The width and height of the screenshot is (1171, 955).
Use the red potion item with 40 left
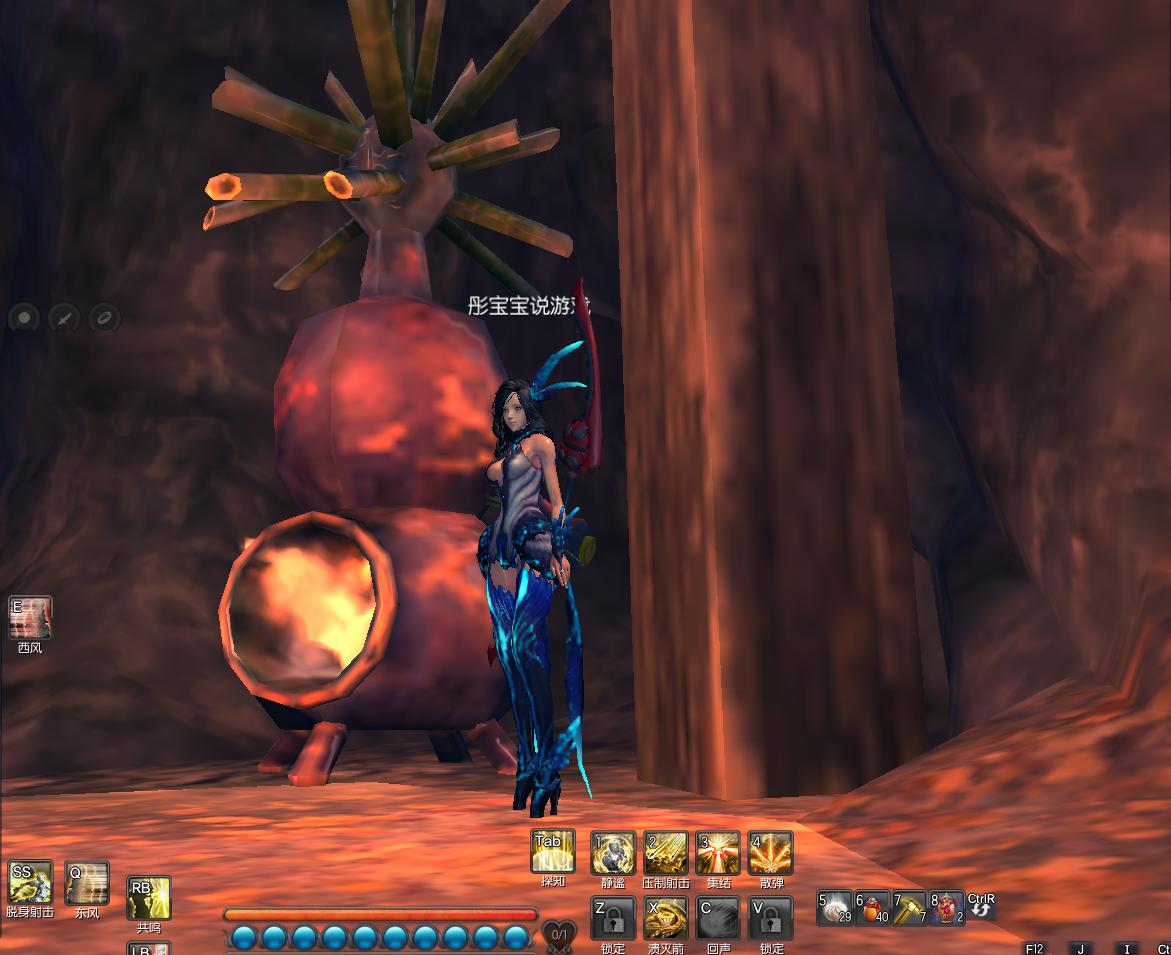pos(872,908)
